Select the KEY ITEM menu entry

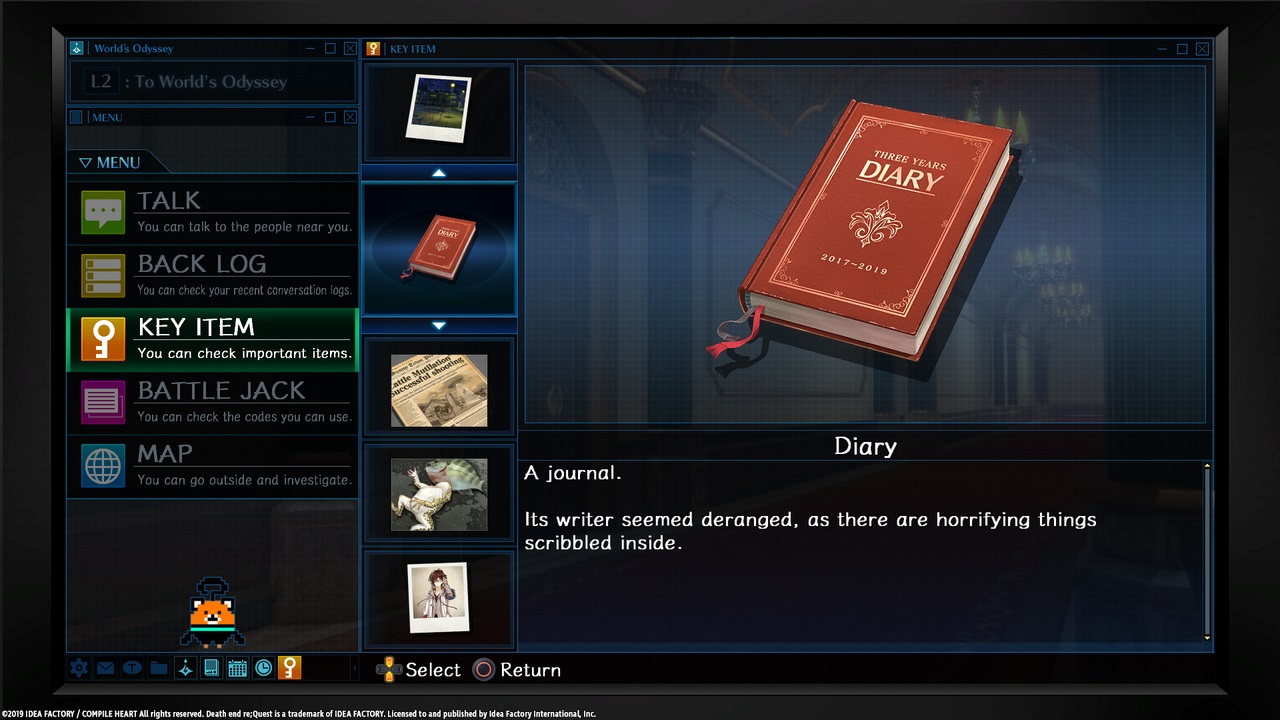click(212, 339)
